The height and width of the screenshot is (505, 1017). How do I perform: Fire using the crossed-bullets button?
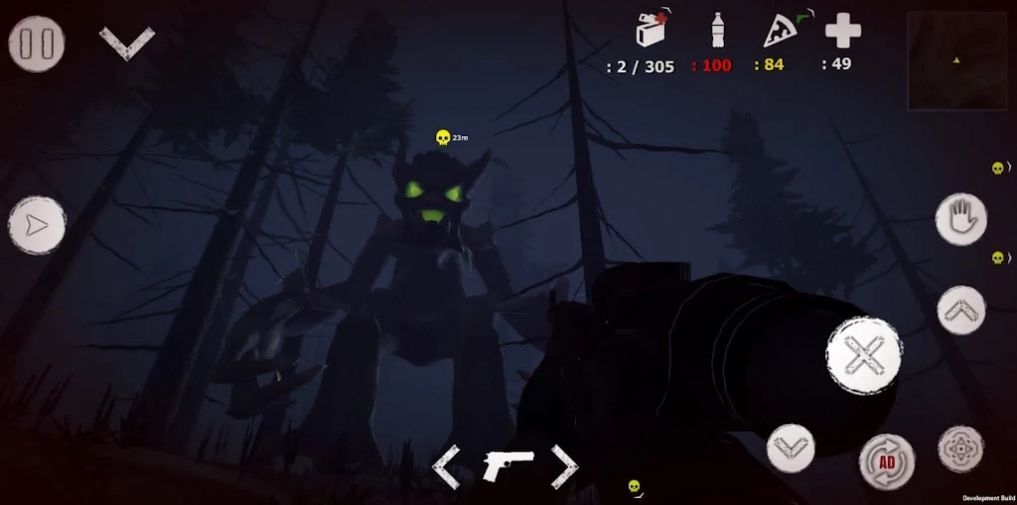(x=863, y=355)
